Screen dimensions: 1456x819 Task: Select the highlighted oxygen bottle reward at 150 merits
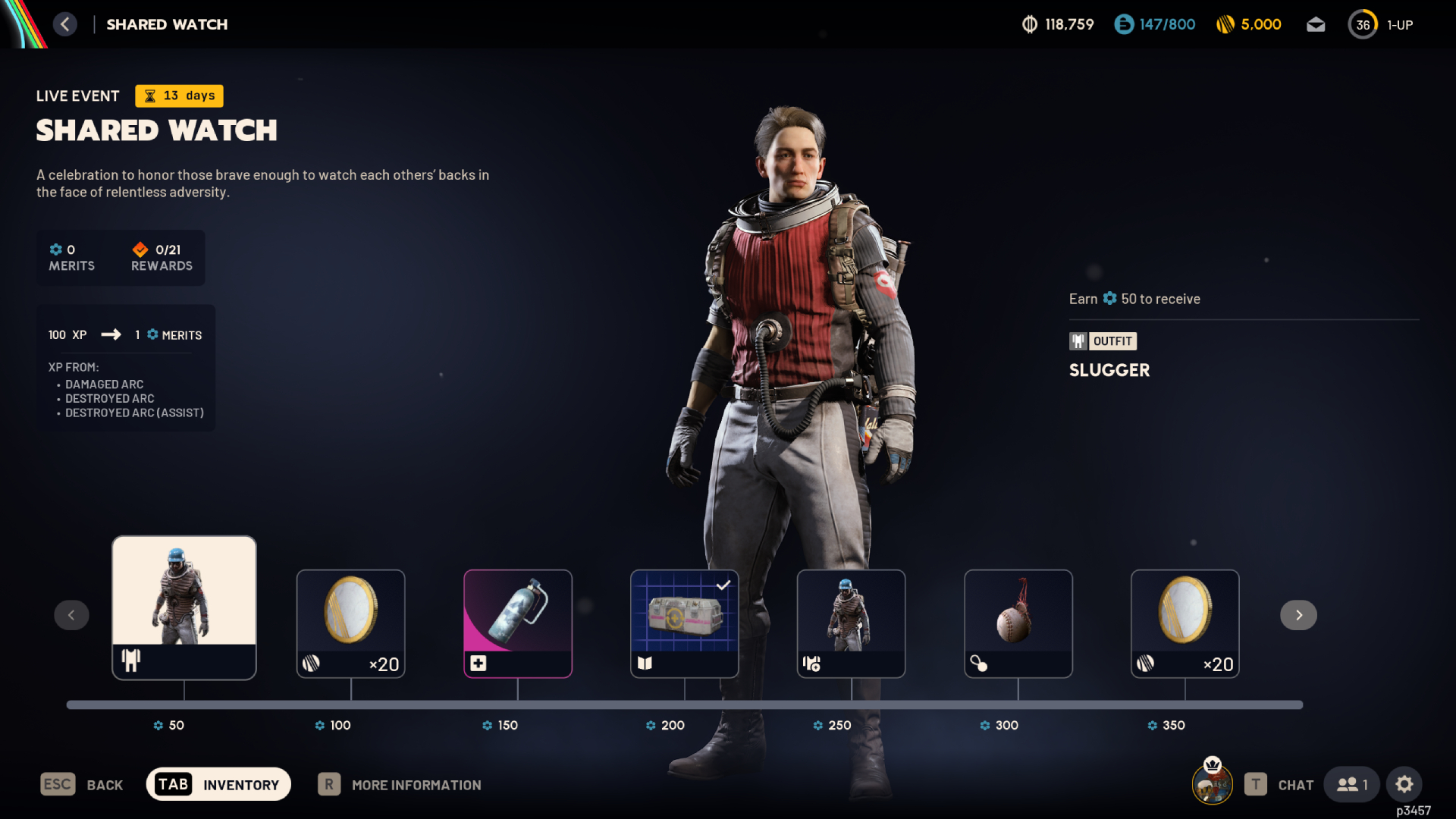(517, 623)
